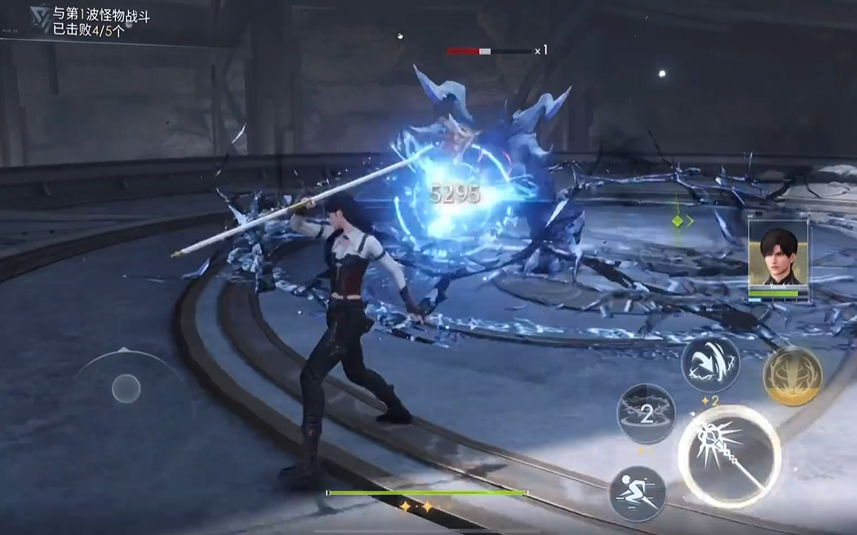Screen dimensions: 857x535
Task: Touch the virtual movement joystick
Action: click(125, 387)
